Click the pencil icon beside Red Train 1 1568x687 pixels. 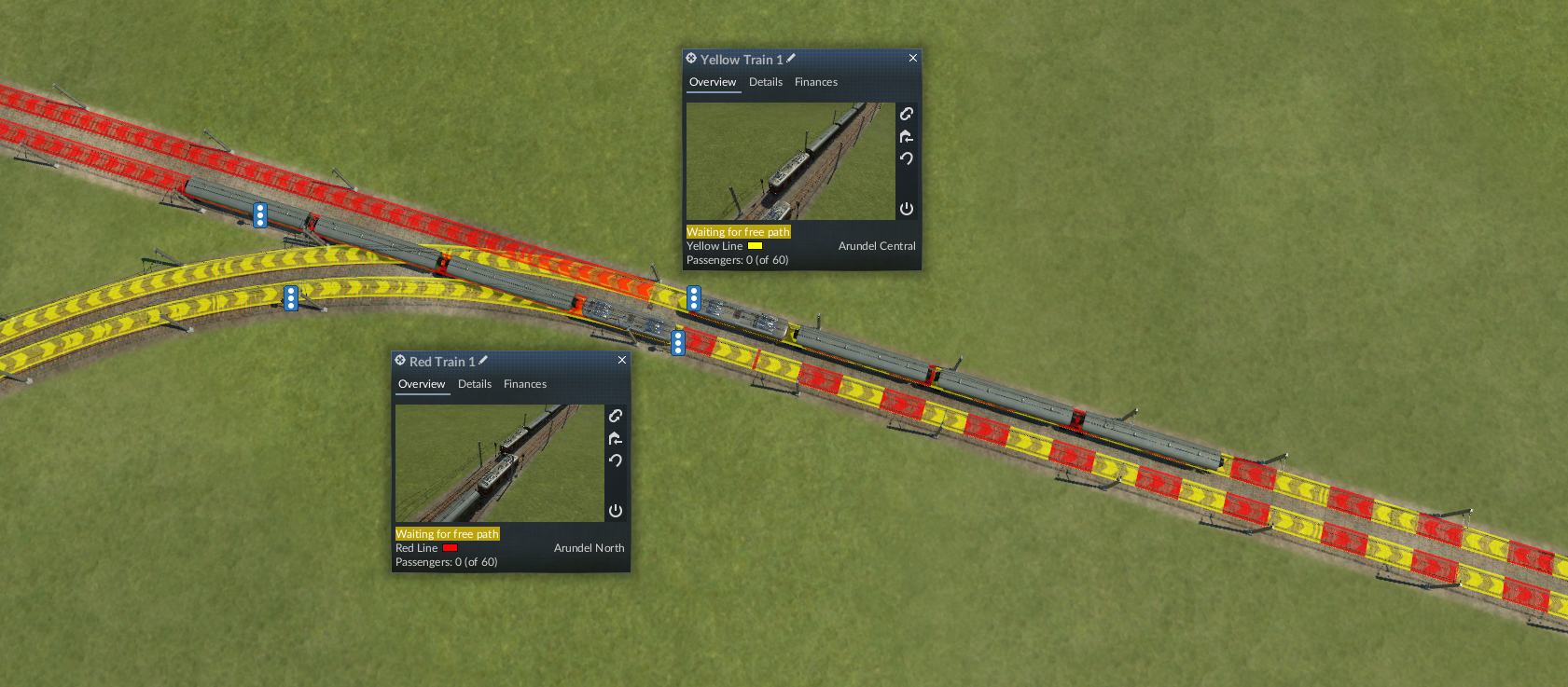point(483,361)
